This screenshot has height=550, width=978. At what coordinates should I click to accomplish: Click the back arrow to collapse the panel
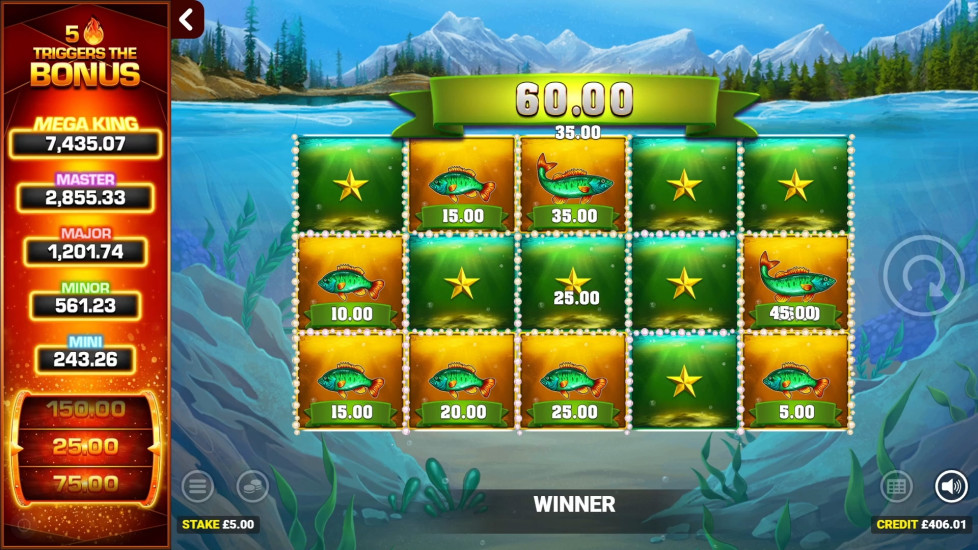click(187, 19)
